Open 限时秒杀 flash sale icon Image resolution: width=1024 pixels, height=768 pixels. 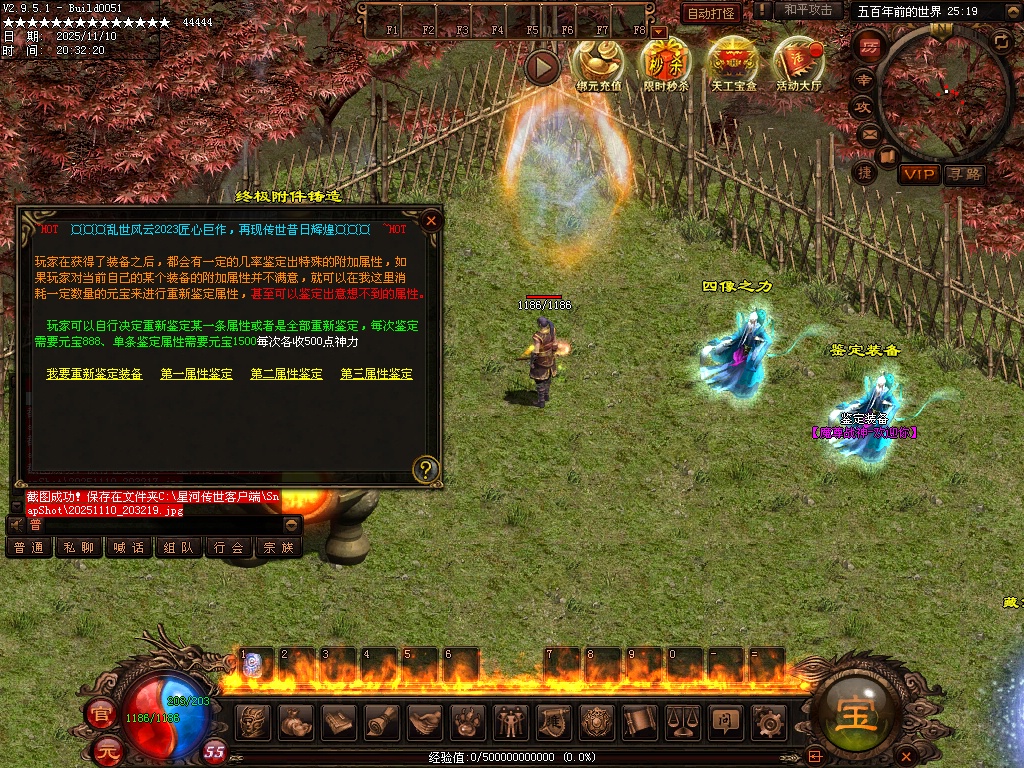[x=666, y=63]
